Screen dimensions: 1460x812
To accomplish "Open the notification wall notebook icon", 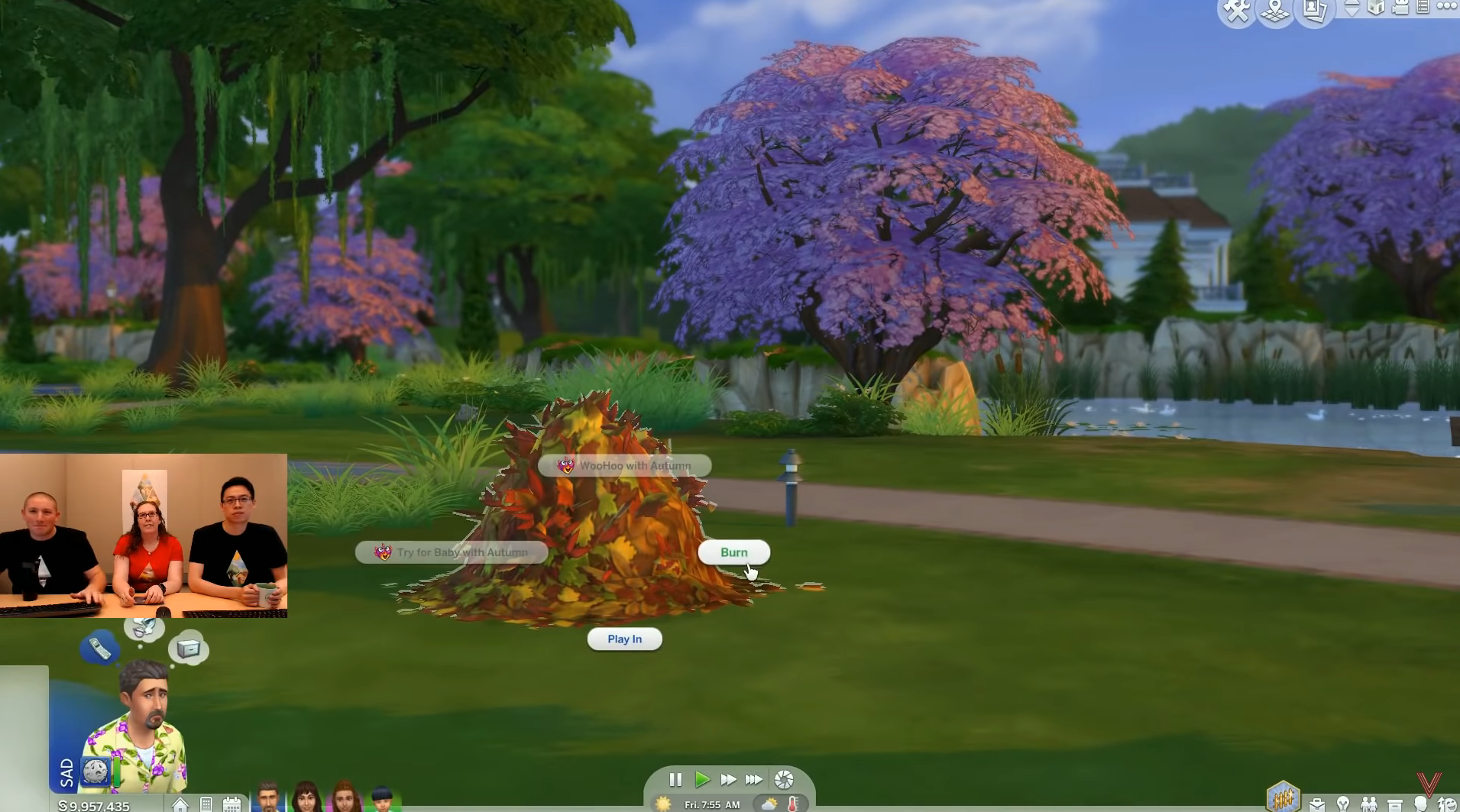I will pyautogui.click(x=1422, y=8).
